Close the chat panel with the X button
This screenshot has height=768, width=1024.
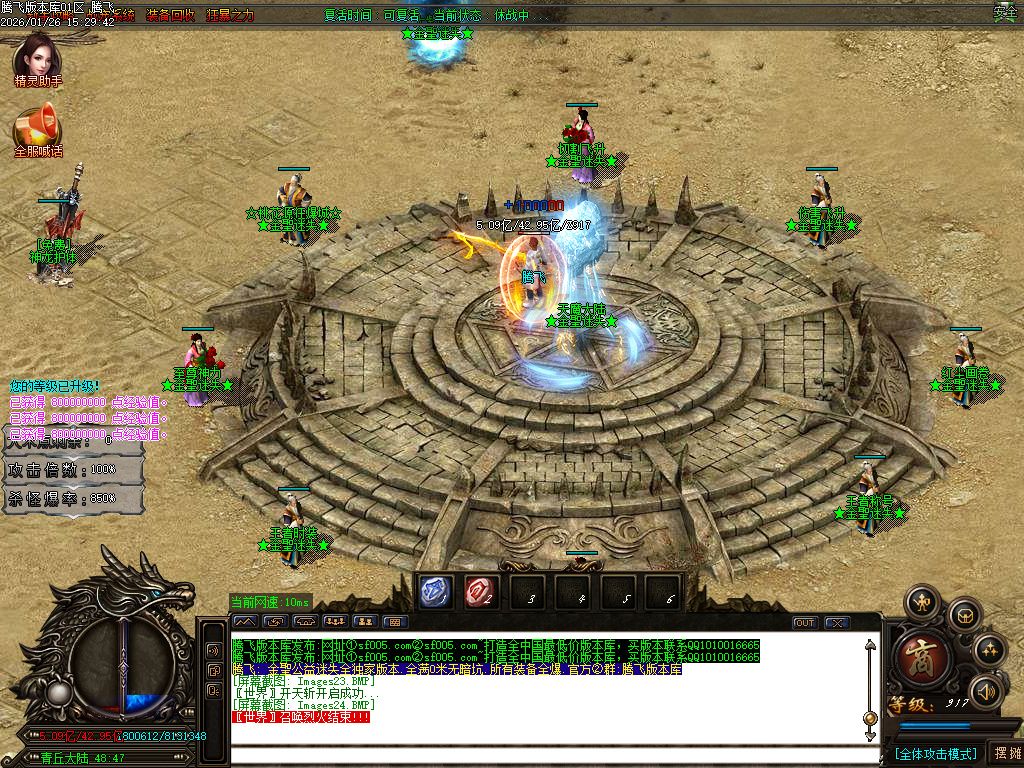(x=836, y=623)
